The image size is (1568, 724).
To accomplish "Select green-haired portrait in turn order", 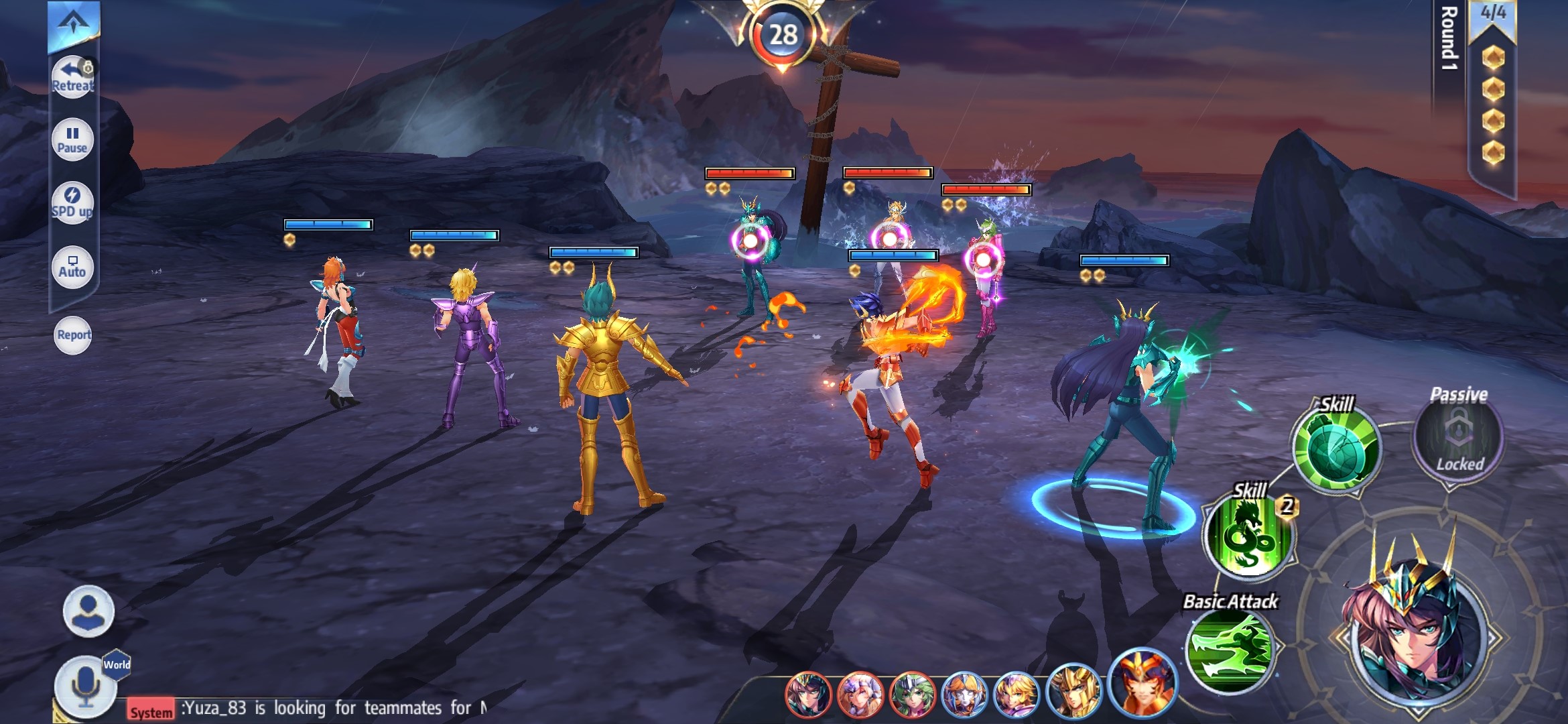I will [x=911, y=694].
